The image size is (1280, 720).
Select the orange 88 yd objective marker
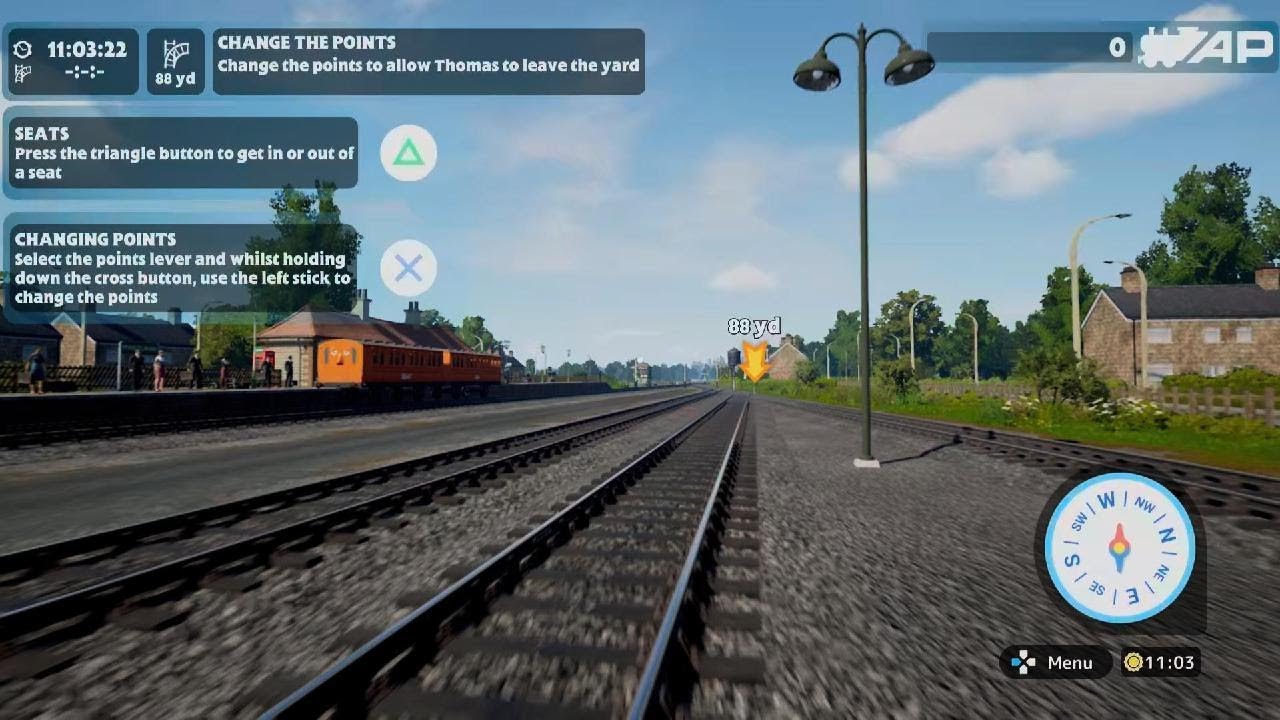point(754,360)
